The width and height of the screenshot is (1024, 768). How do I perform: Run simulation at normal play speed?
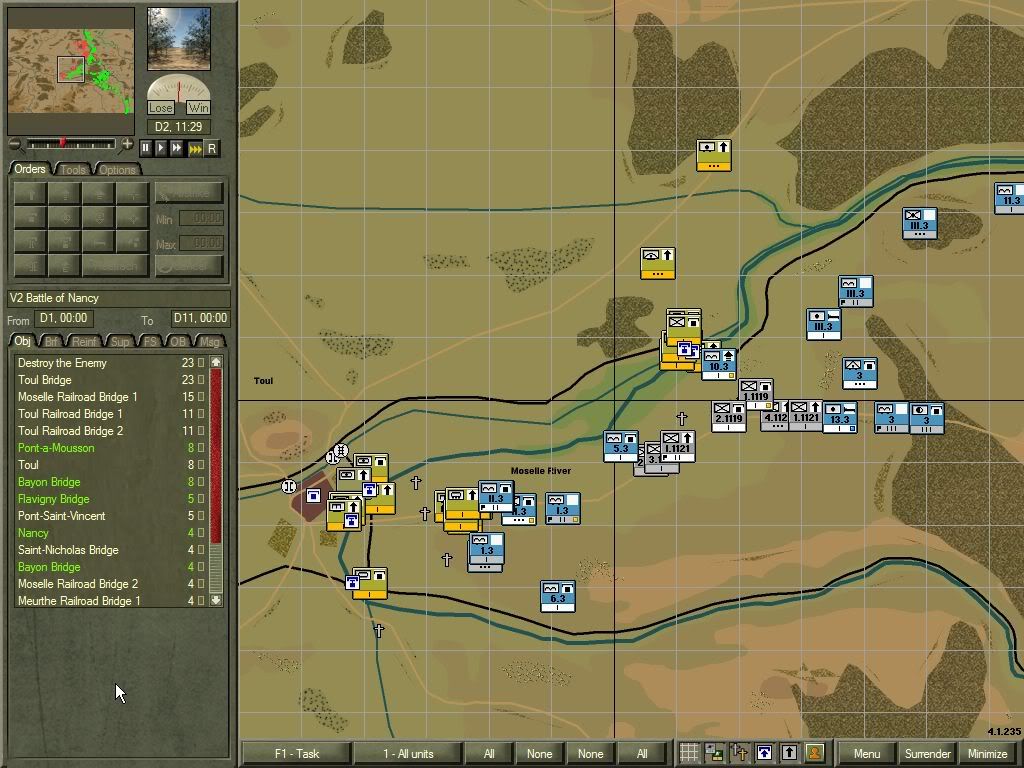pos(161,148)
